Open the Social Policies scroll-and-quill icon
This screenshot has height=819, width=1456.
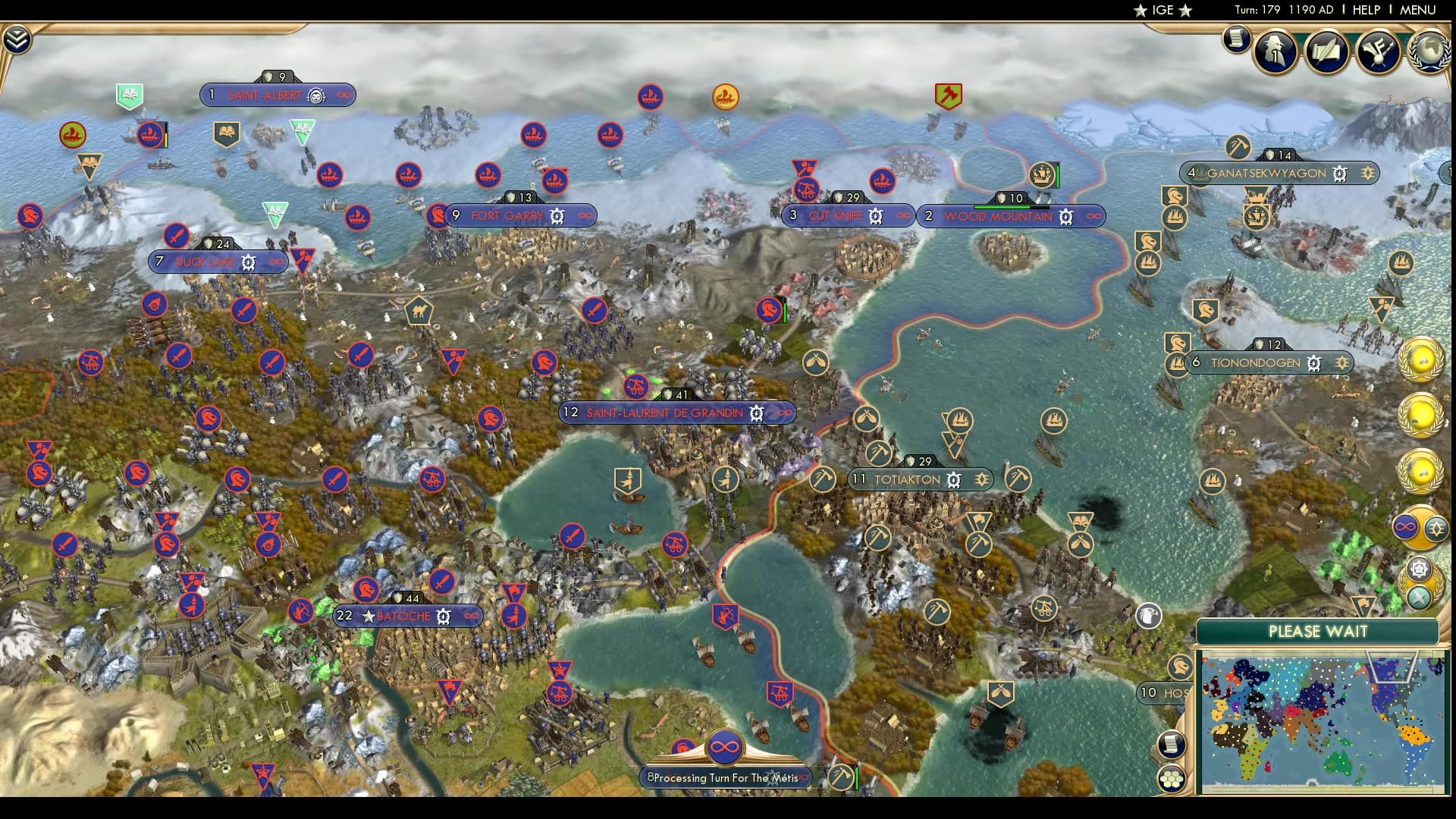pos(1326,52)
